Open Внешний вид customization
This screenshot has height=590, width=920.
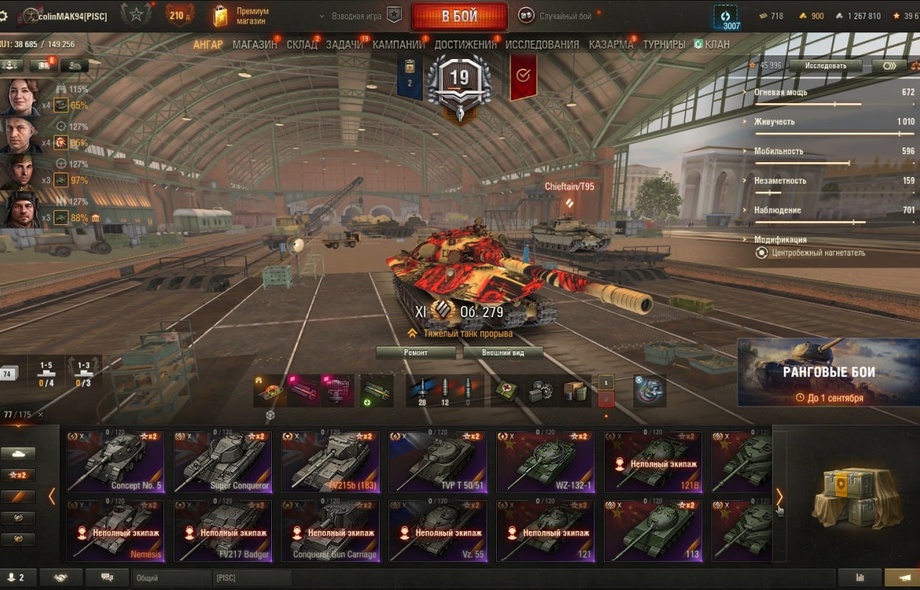click(x=503, y=353)
